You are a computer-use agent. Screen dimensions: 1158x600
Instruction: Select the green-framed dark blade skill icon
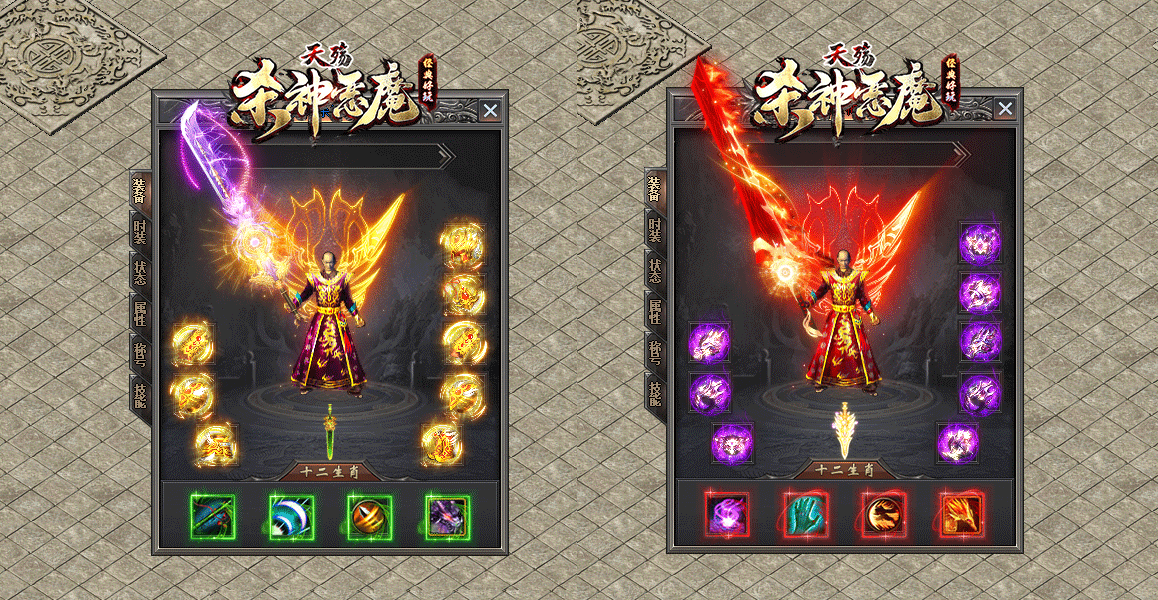coord(213,516)
